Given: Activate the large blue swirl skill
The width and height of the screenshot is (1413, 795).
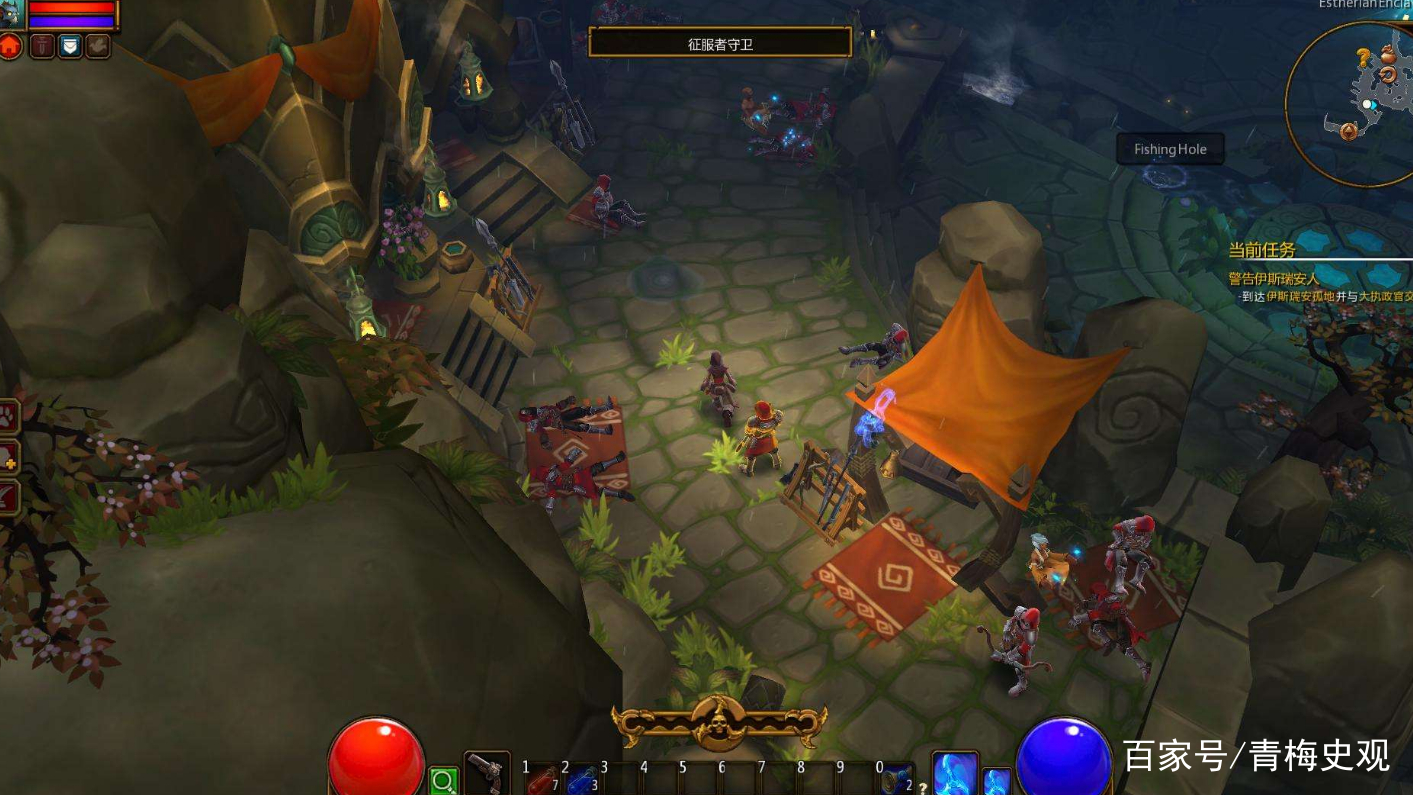Looking at the screenshot, I should pos(954,773).
